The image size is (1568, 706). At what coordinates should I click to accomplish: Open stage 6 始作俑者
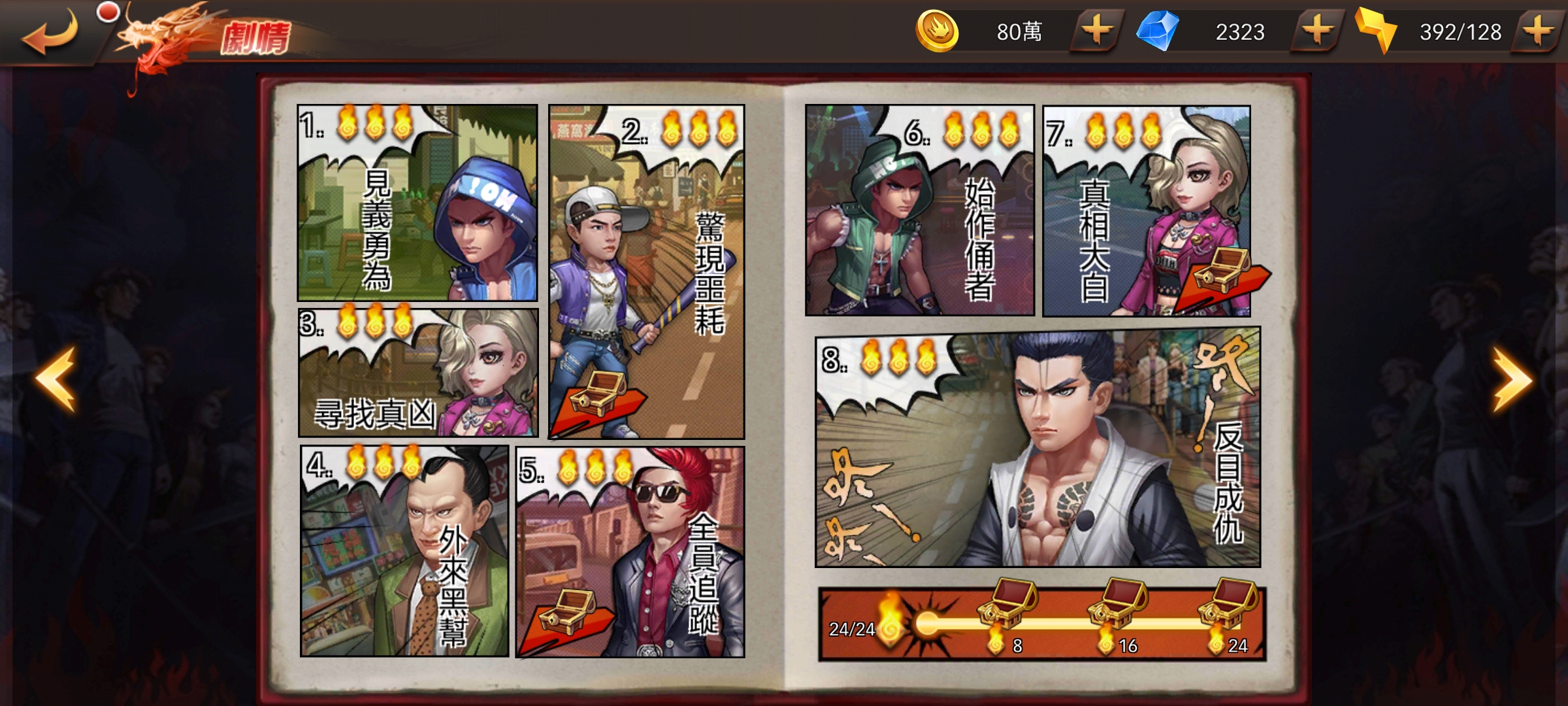pyautogui.click(x=919, y=210)
